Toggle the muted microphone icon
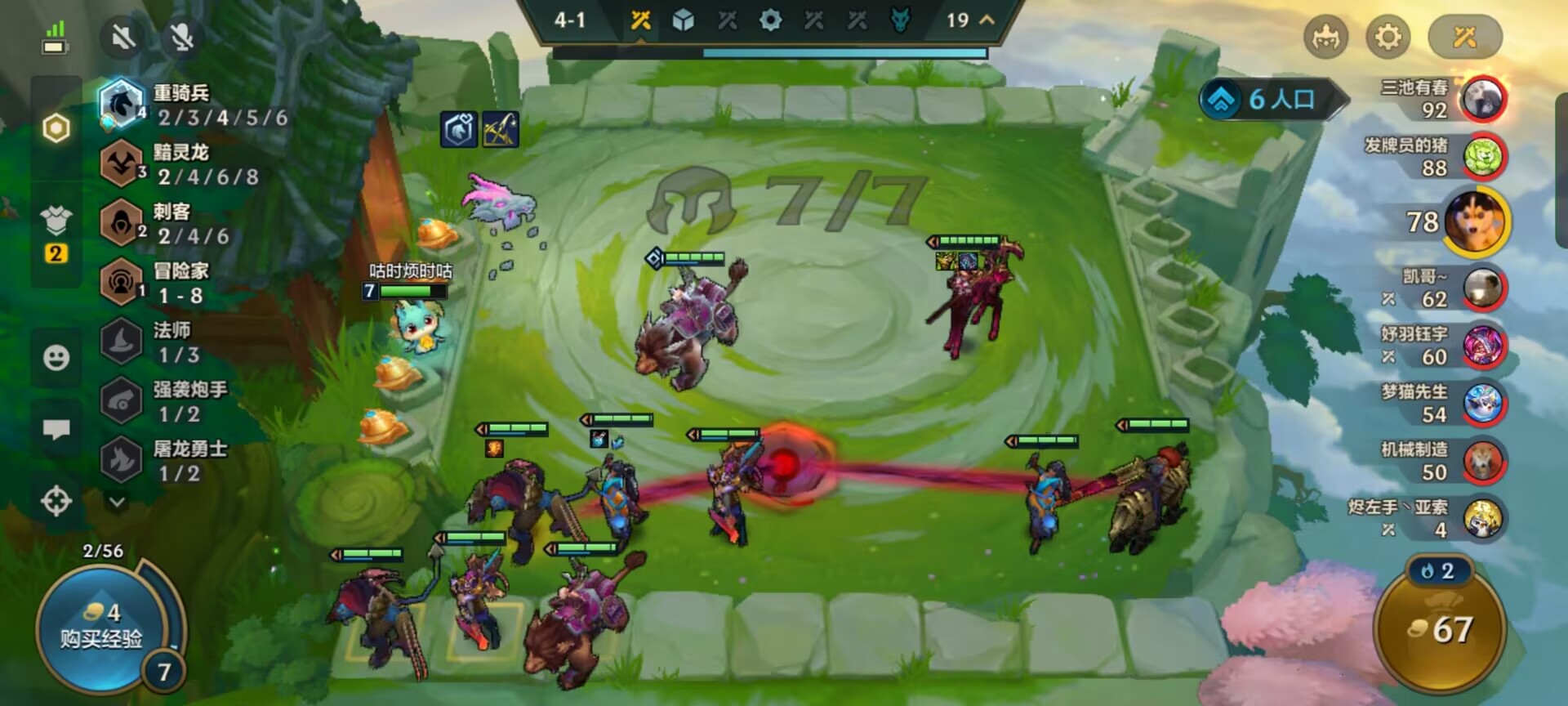Screen dimensions: 1568x706 (x=181, y=37)
